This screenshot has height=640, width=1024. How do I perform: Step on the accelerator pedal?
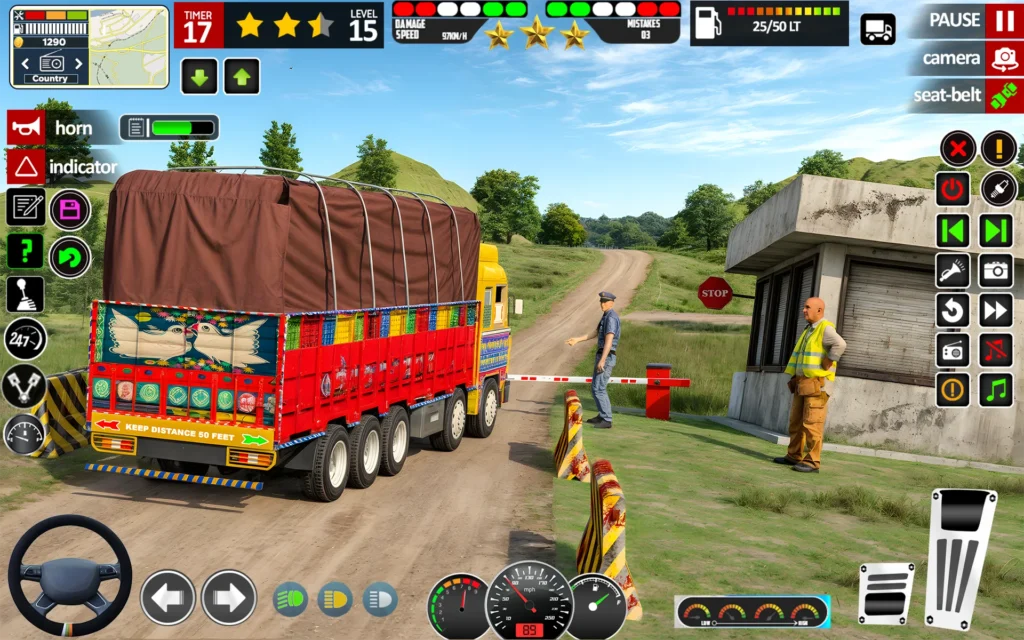(x=960, y=558)
